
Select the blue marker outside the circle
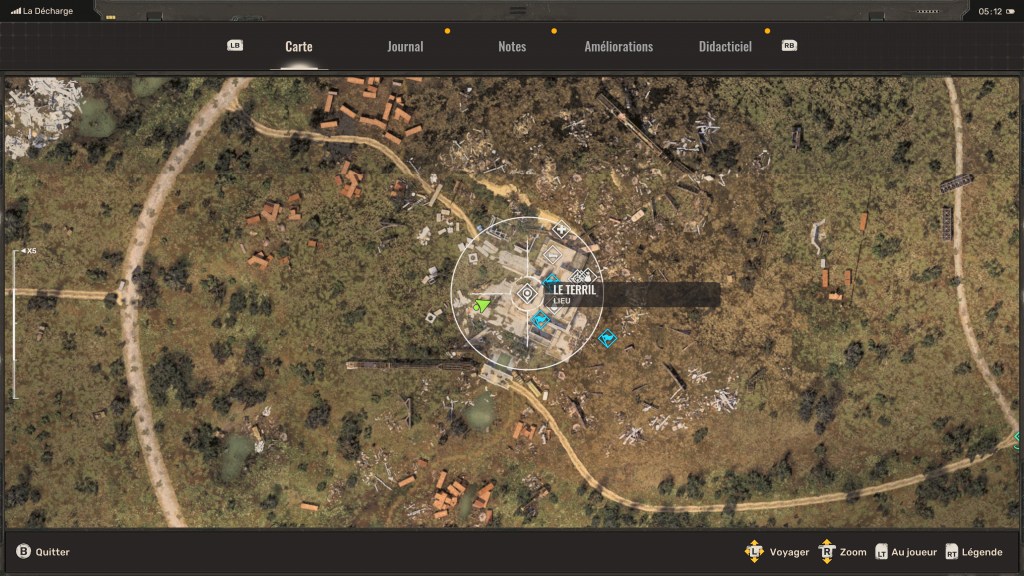[x=607, y=340]
